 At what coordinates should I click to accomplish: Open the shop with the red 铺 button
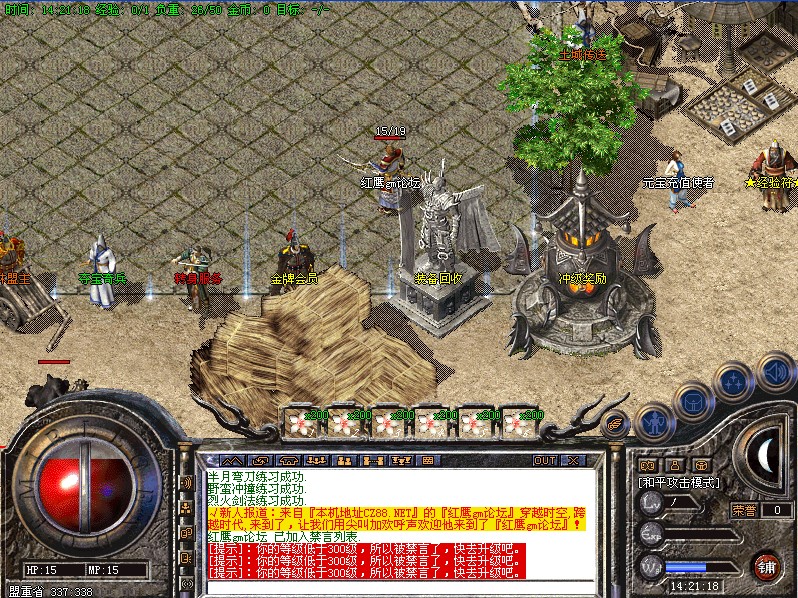point(766,566)
